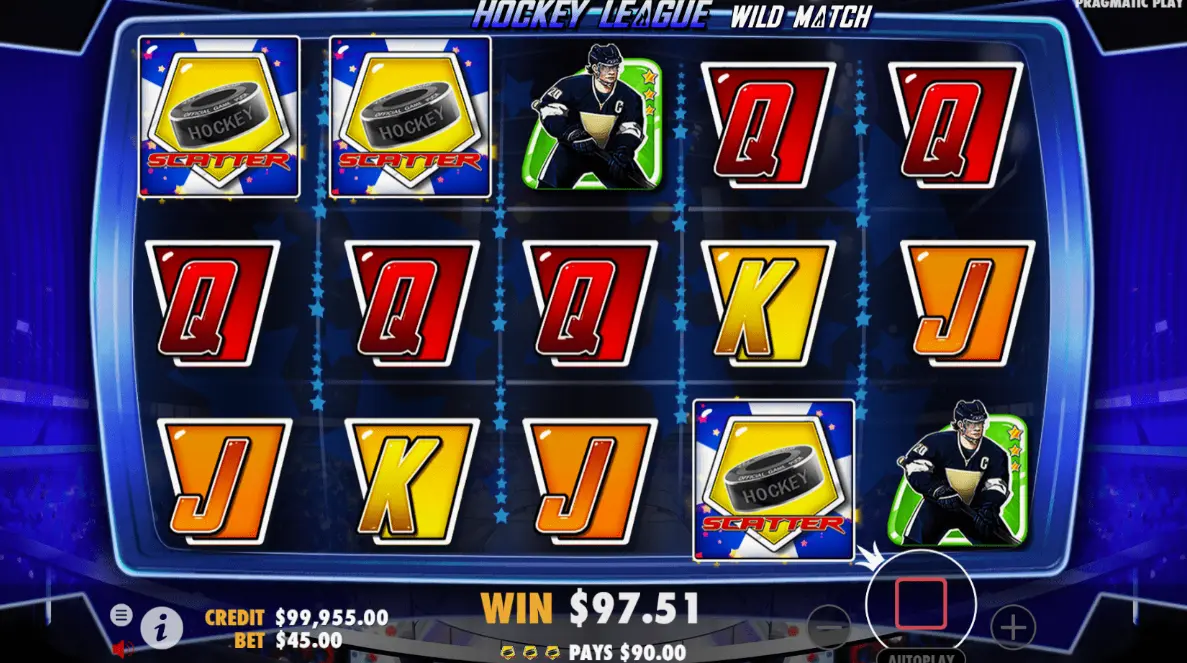Decrease the bet with the minus button
The image size is (1187, 663).
[829, 628]
